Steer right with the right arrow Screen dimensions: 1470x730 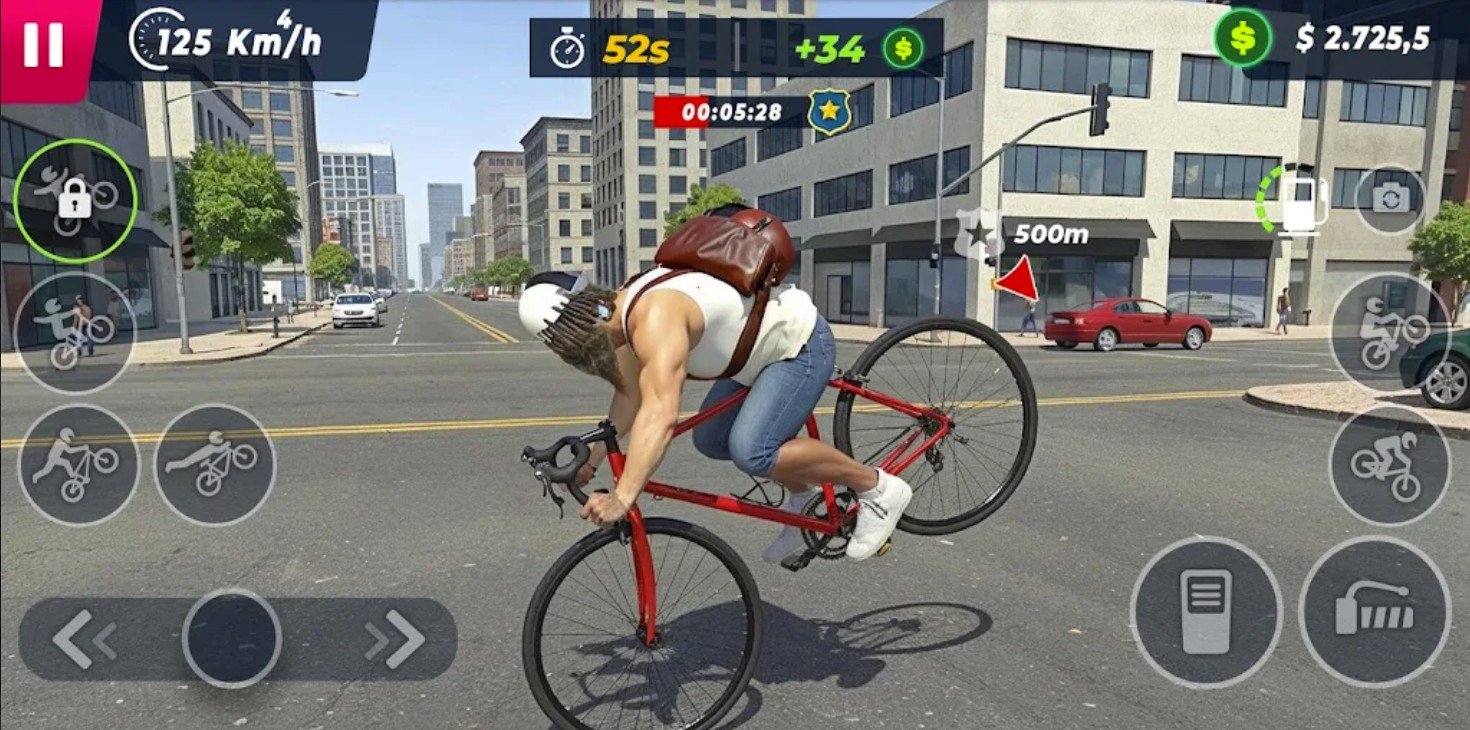click(x=395, y=639)
